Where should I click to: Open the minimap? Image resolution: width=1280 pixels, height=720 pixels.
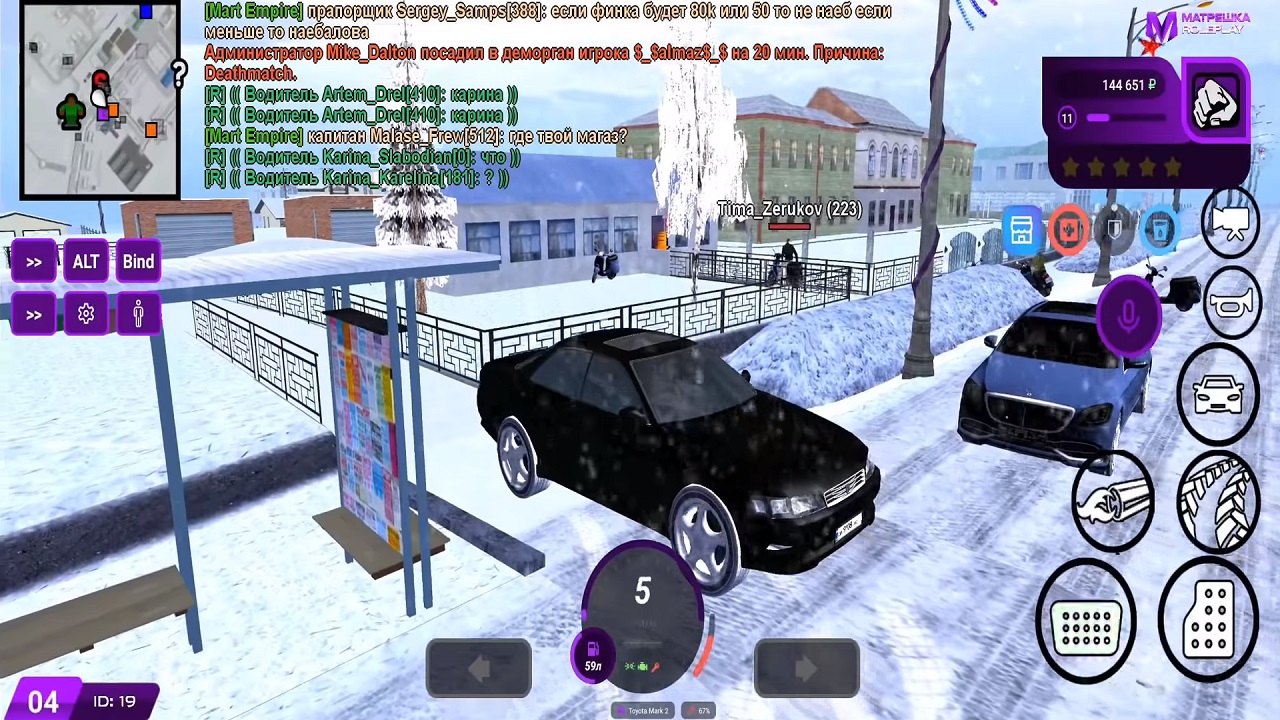click(100, 100)
